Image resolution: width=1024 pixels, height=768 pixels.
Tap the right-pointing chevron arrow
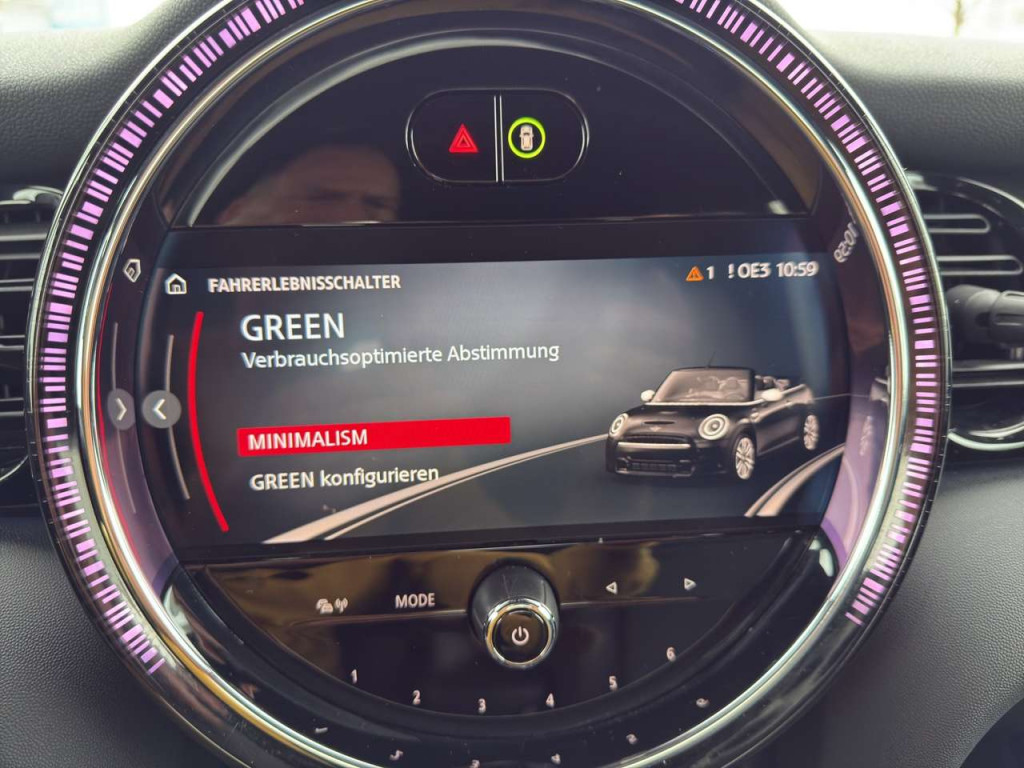click(x=121, y=408)
